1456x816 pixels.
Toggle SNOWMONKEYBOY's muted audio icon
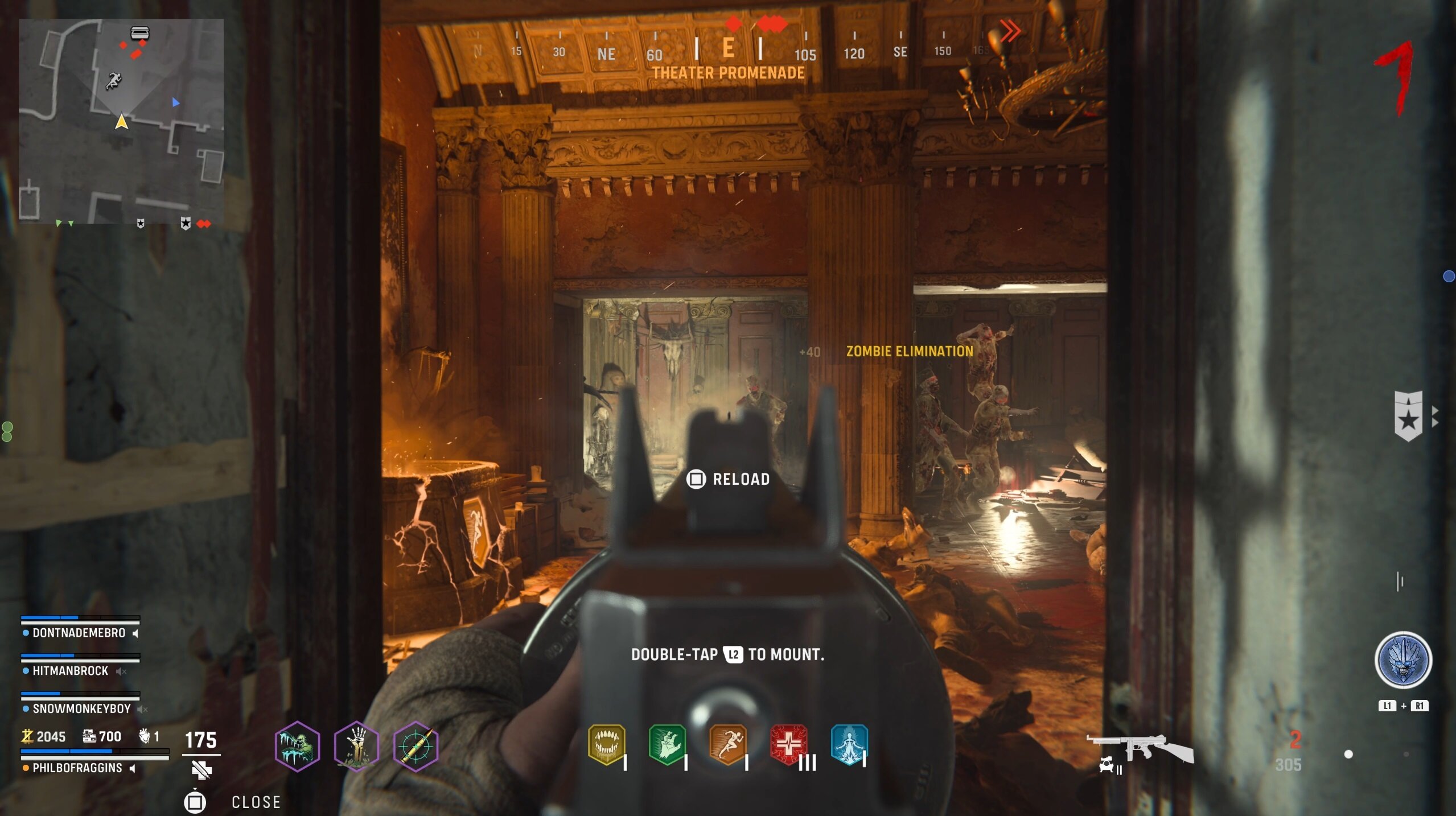click(141, 709)
